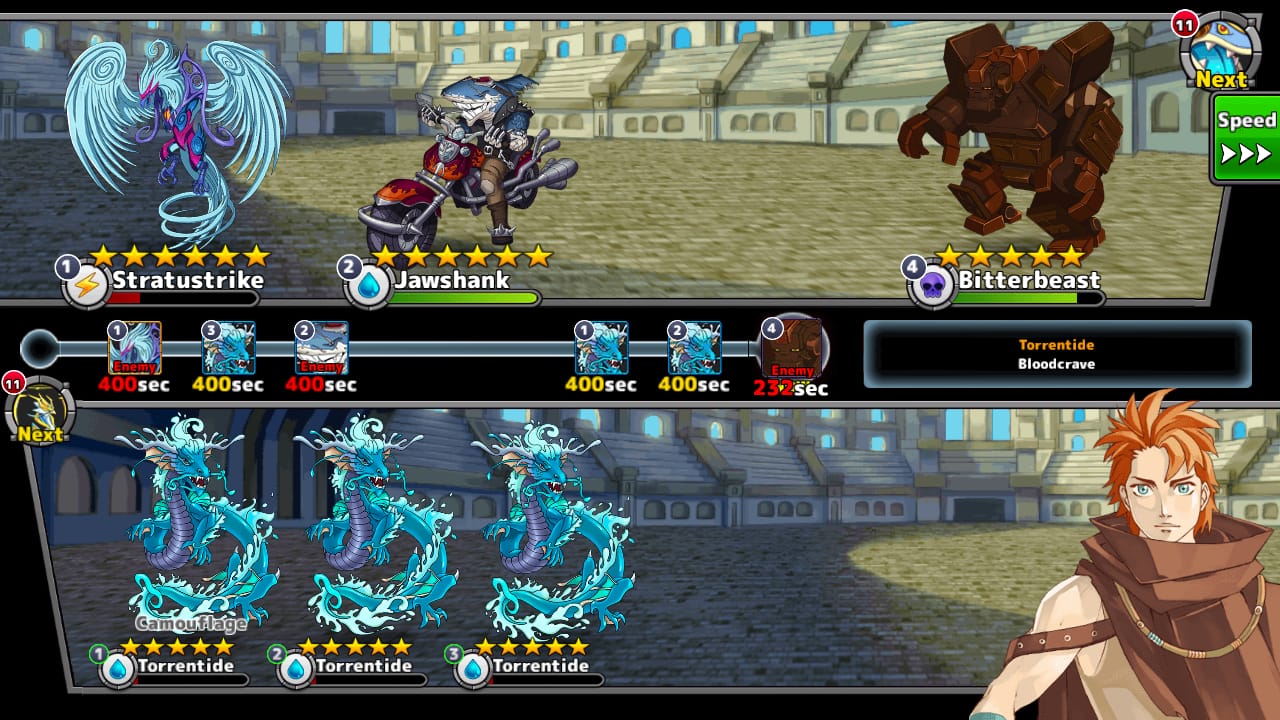This screenshot has width=1280, height=720.
Task: Tap Bitterbeast's purple skull element icon
Action: [932, 287]
